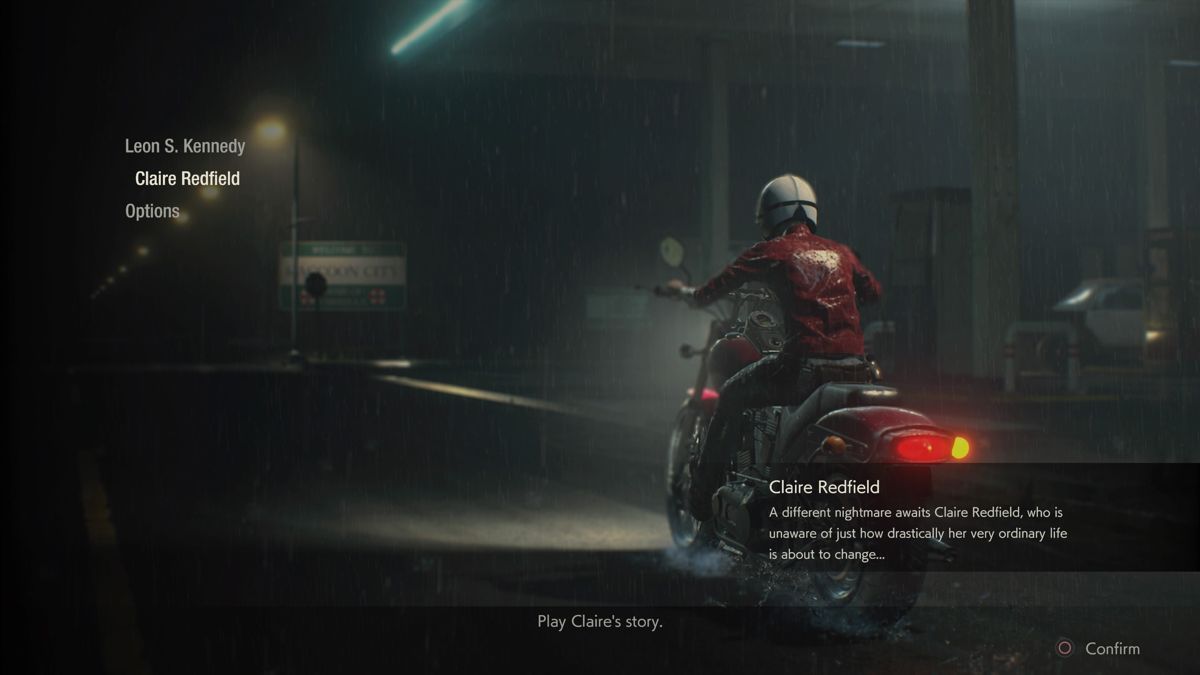Open the Options menu
The width and height of the screenshot is (1200, 675).
click(152, 211)
